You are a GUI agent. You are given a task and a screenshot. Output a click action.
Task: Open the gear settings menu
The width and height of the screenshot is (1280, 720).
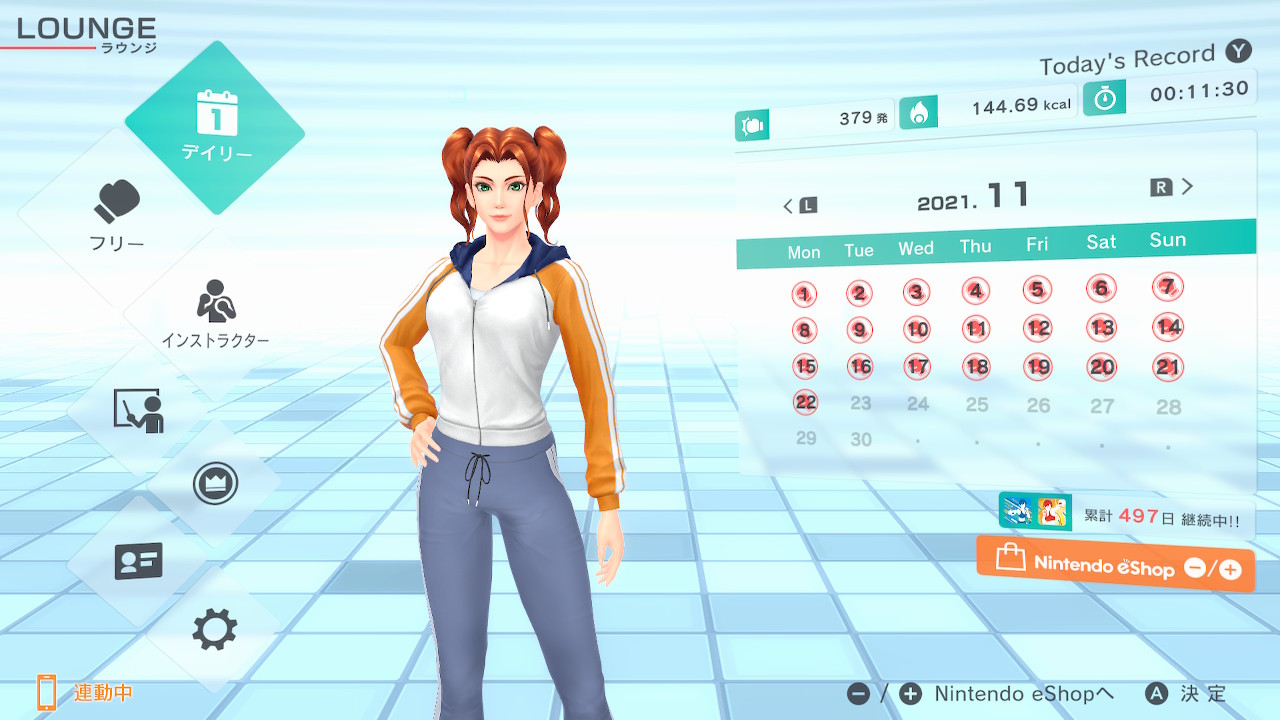[x=215, y=629]
